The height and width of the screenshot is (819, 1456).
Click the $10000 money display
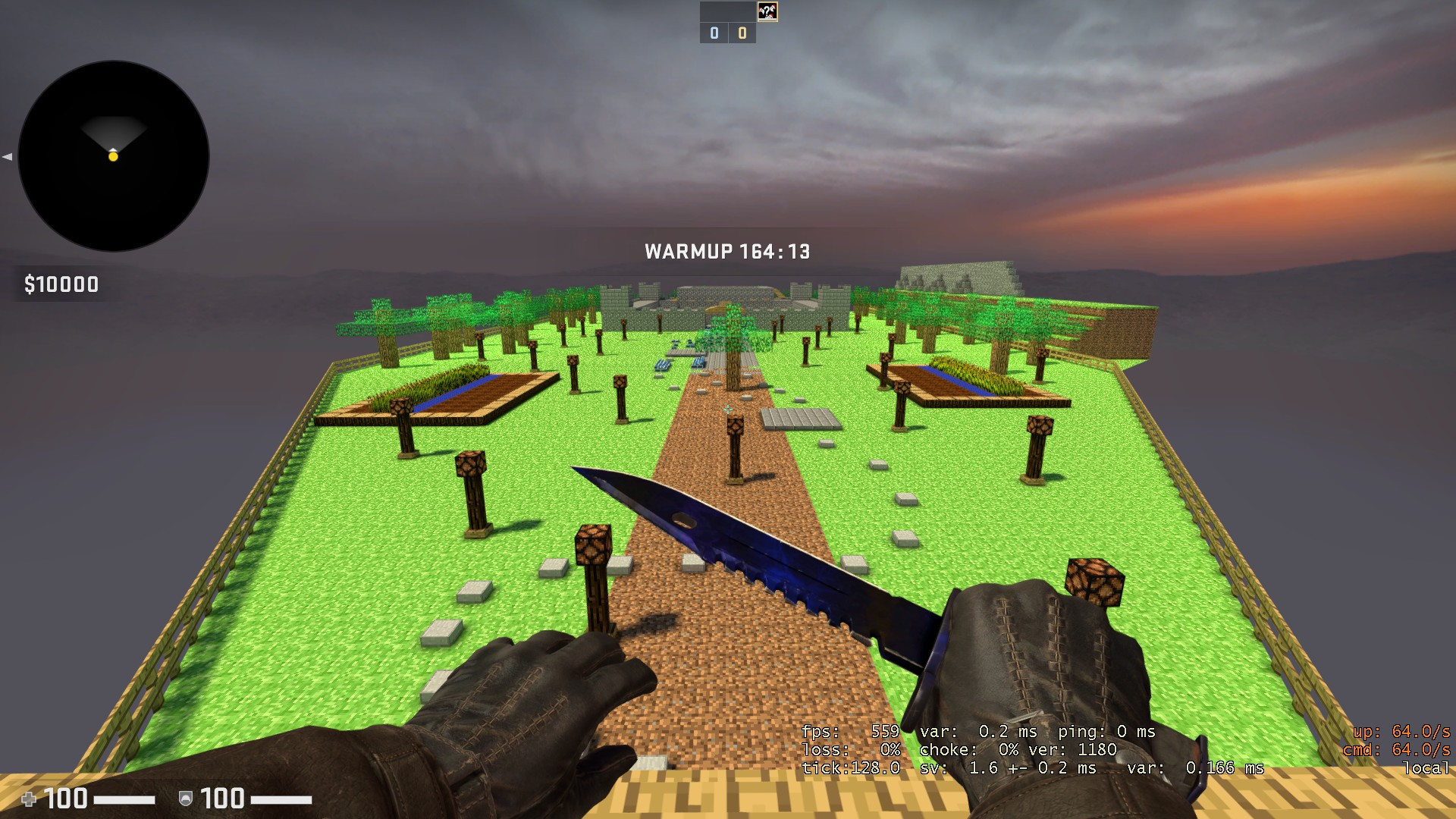click(x=62, y=285)
